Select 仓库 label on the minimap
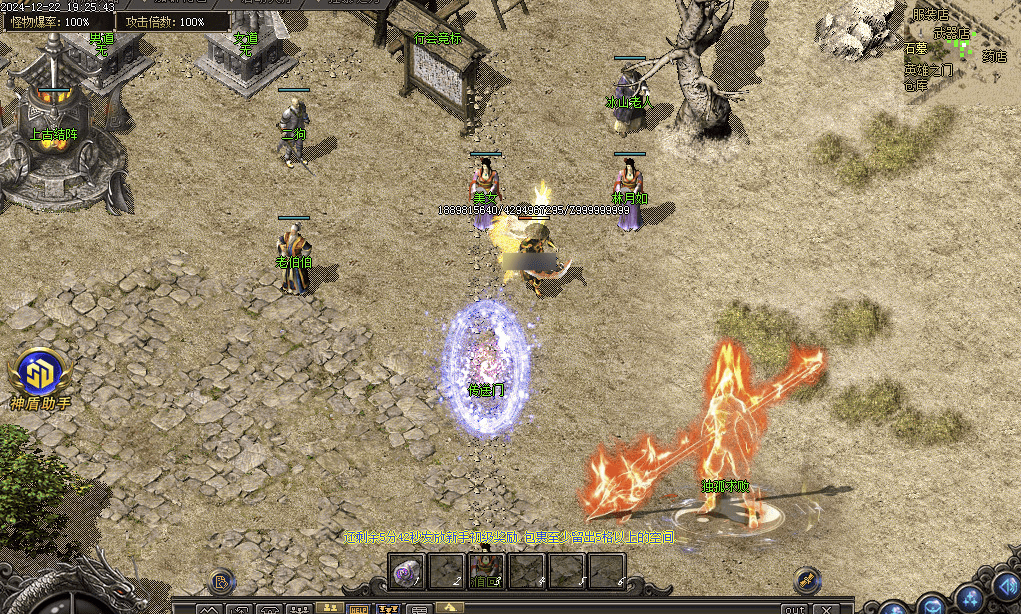 point(916,86)
